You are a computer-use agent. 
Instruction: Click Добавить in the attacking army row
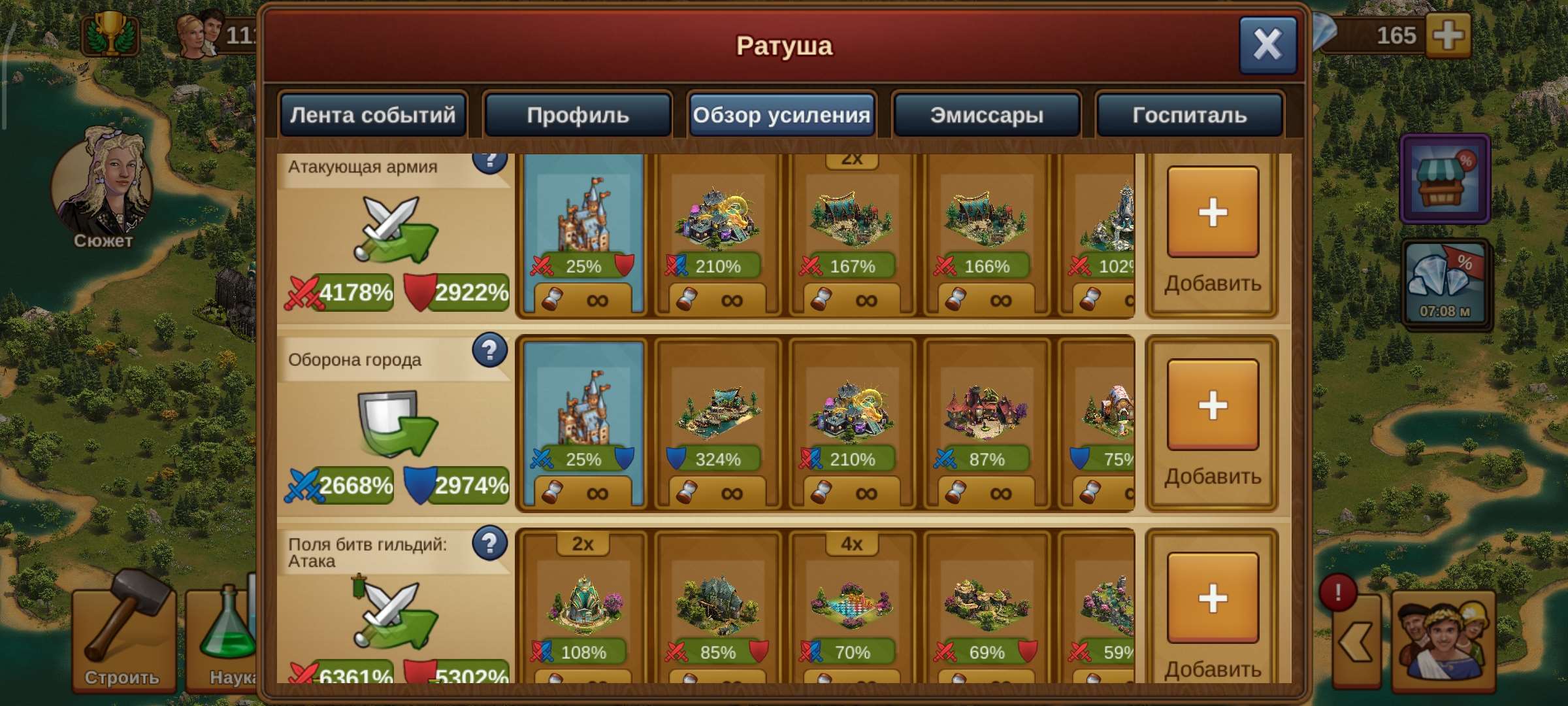[x=1213, y=212]
